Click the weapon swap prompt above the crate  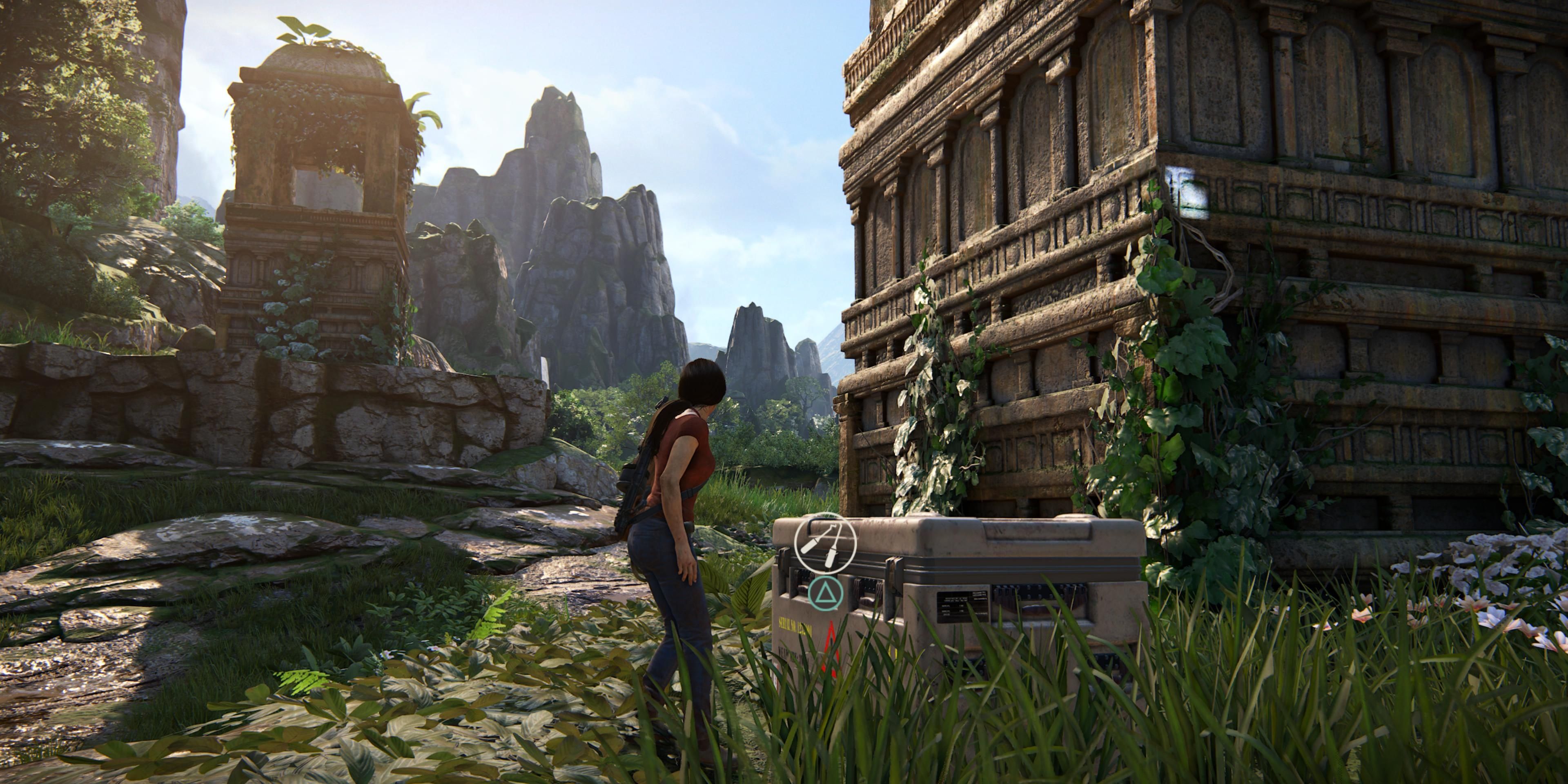pos(826,547)
